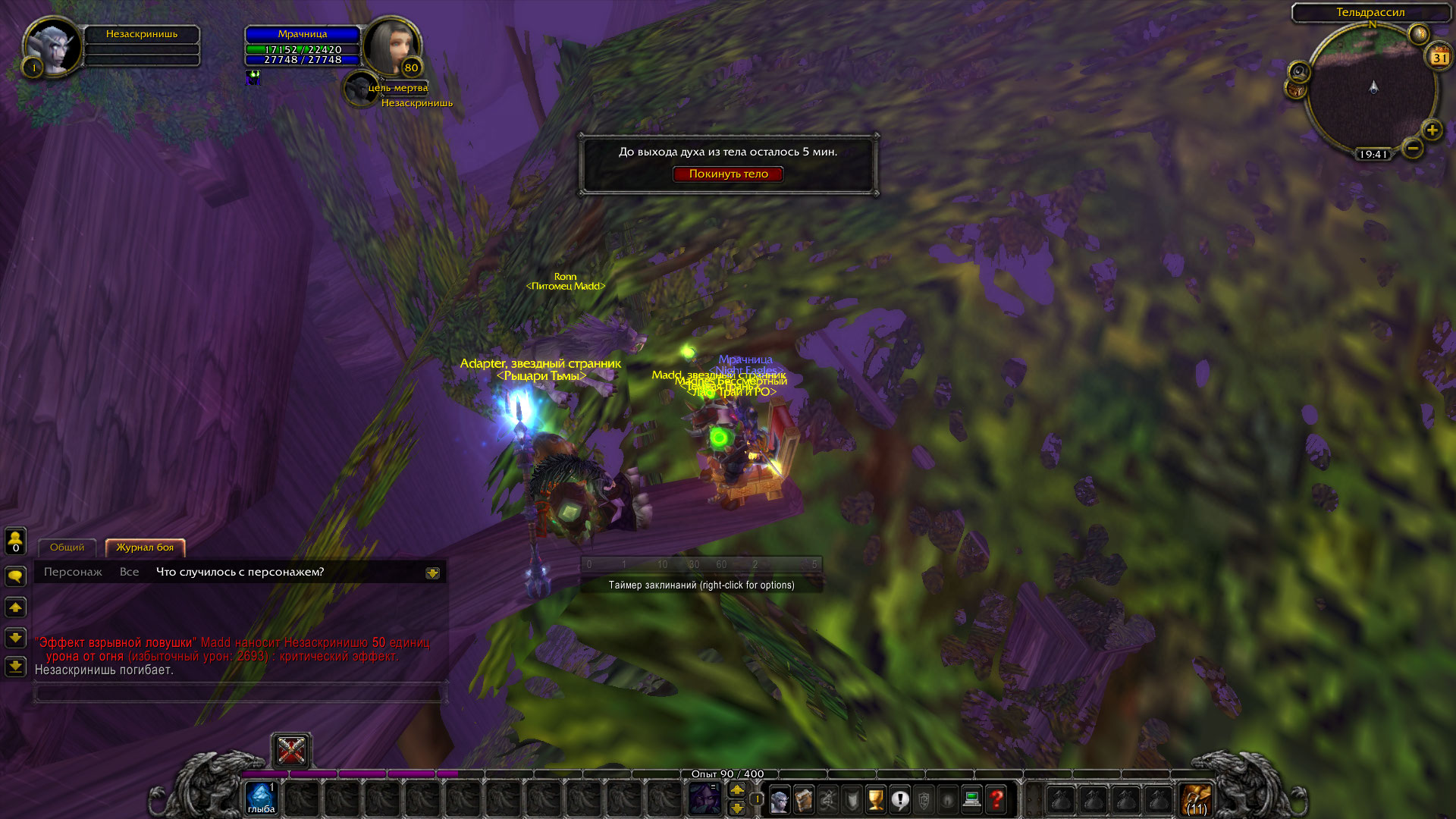1456x819 pixels.
Task: Open the character info micro button
Action: pyautogui.click(x=779, y=800)
